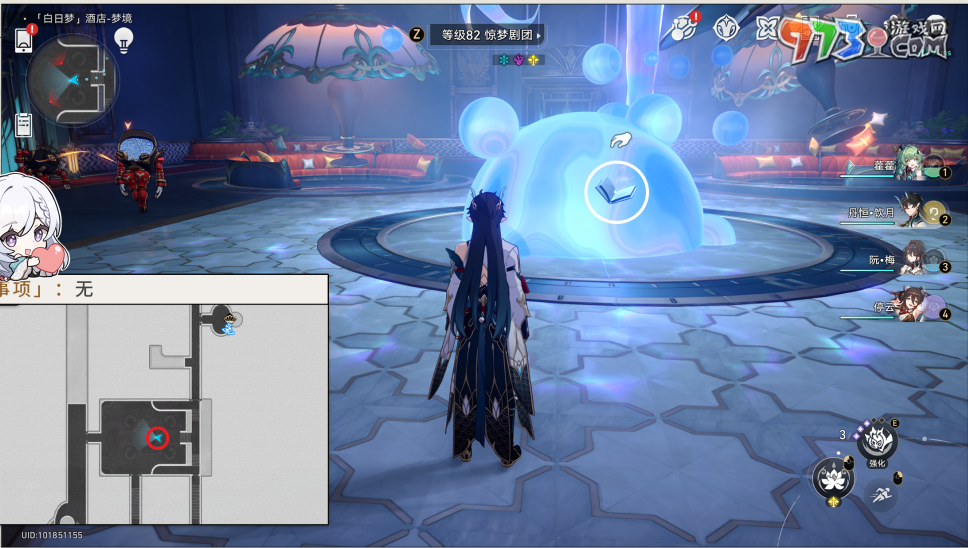Use the lotus basic attack button

[833, 480]
